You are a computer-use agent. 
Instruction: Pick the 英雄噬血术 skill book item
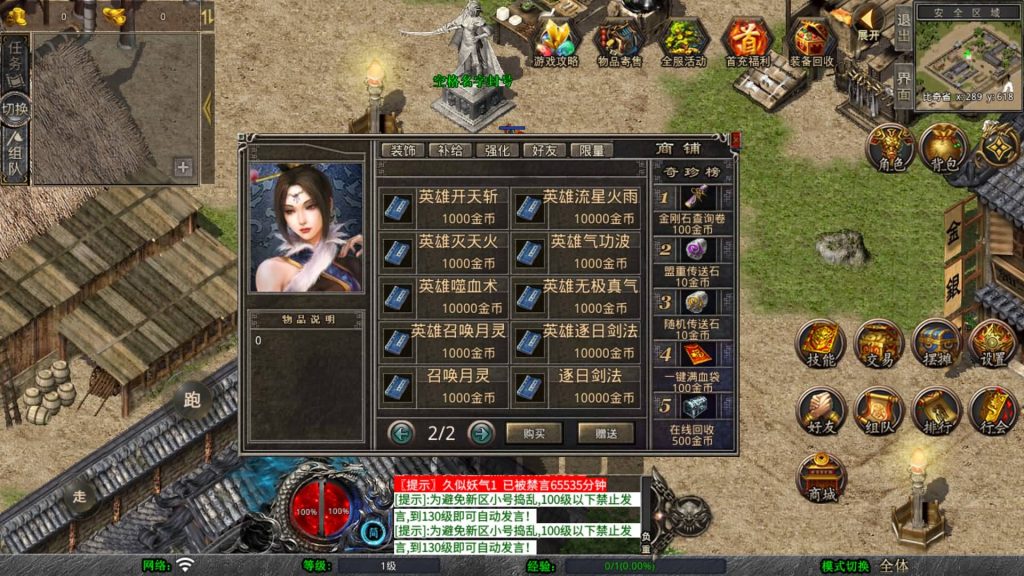(445, 297)
